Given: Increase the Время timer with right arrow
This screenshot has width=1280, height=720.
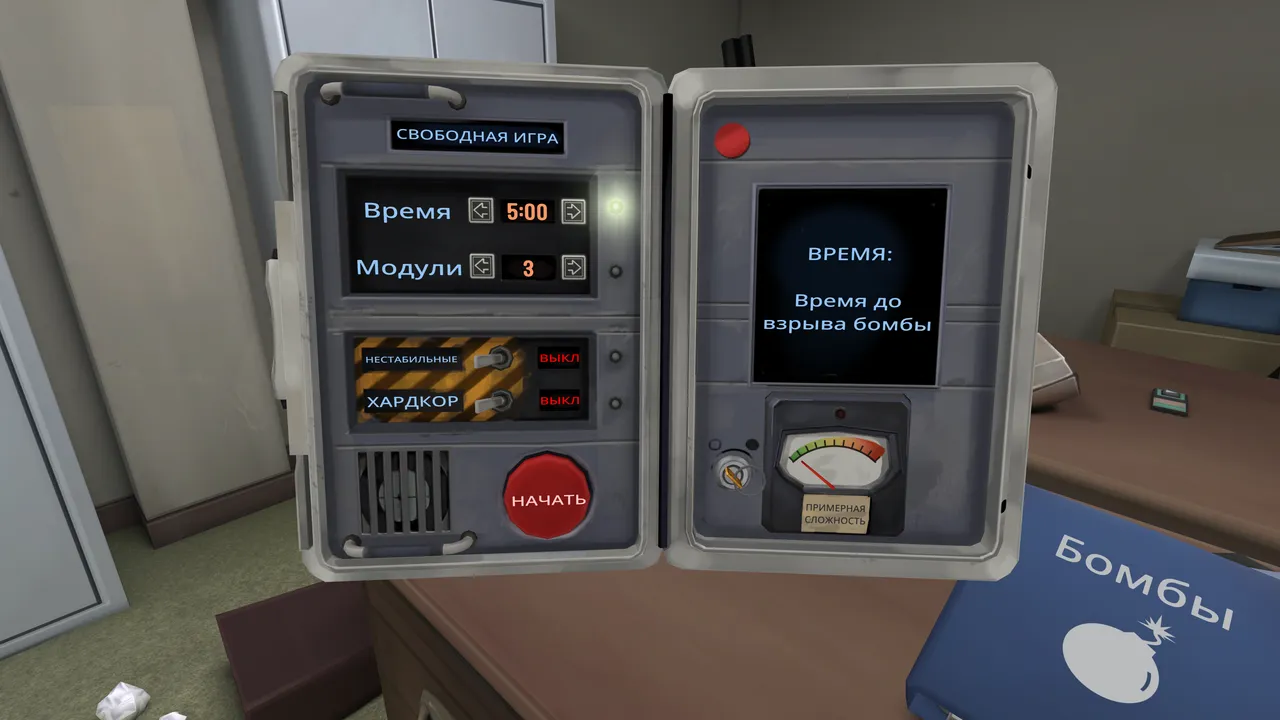Looking at the screenshot, I should click(573, 211).
